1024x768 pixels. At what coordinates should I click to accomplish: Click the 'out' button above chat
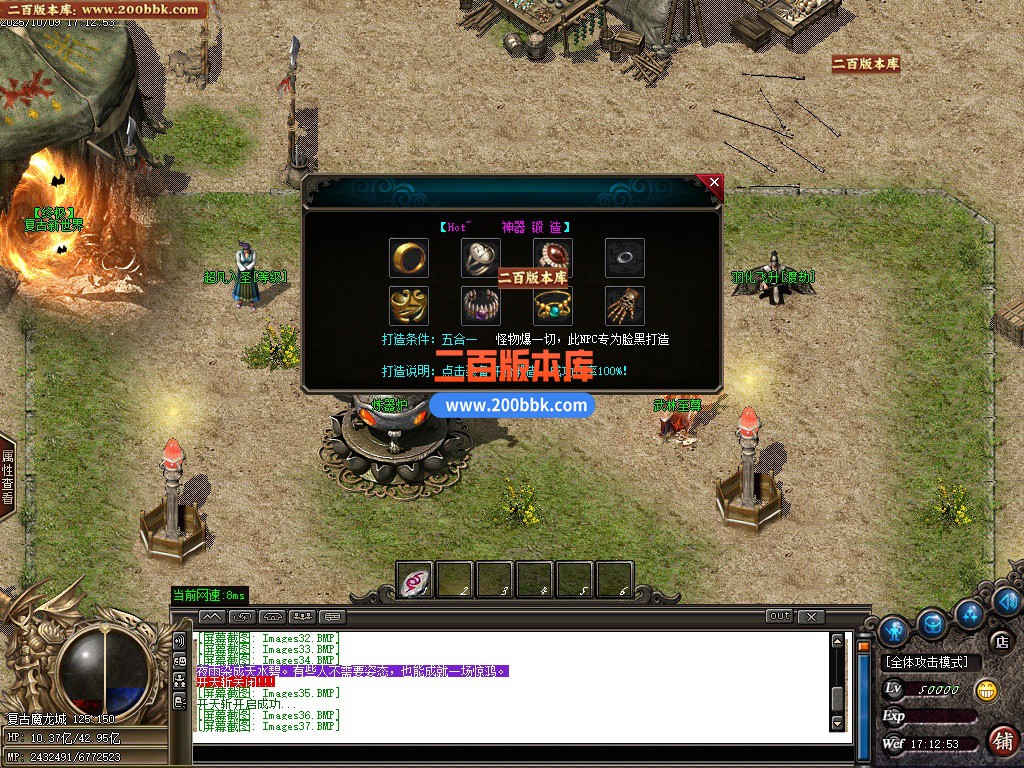[779, 616]
